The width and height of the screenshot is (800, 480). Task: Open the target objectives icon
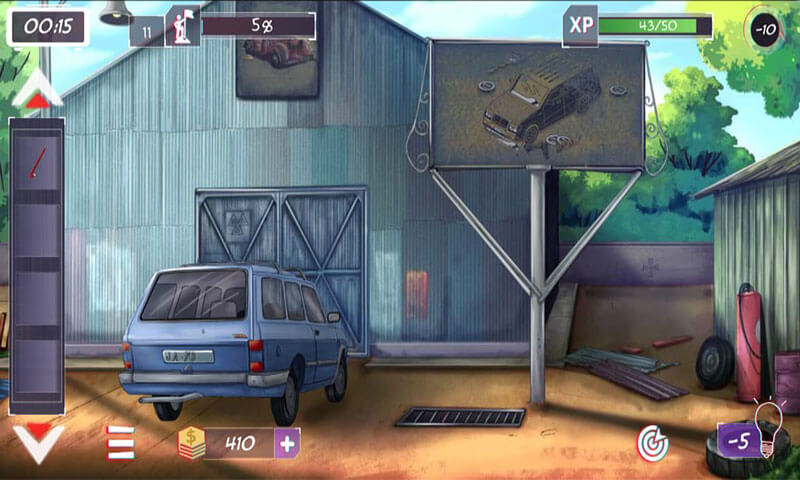click(652, 440)
